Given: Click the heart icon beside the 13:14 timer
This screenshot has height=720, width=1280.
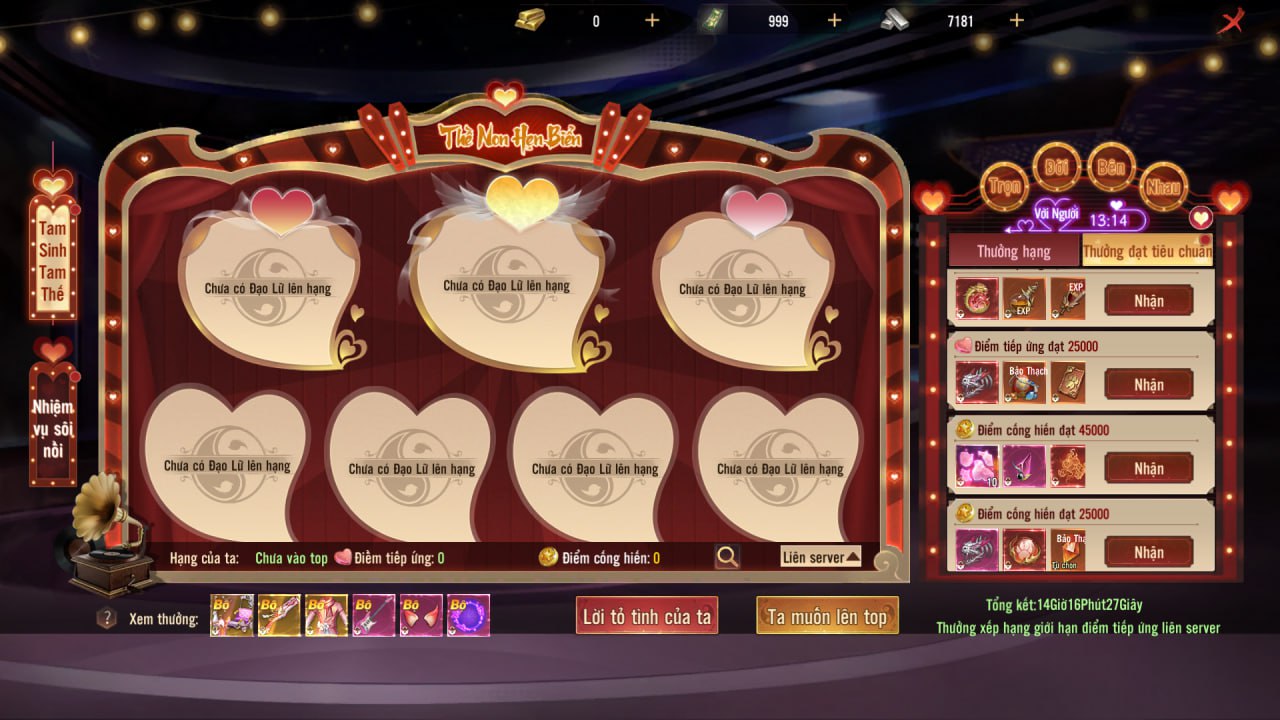Looking at the screenshot, I should (1200, 217).
